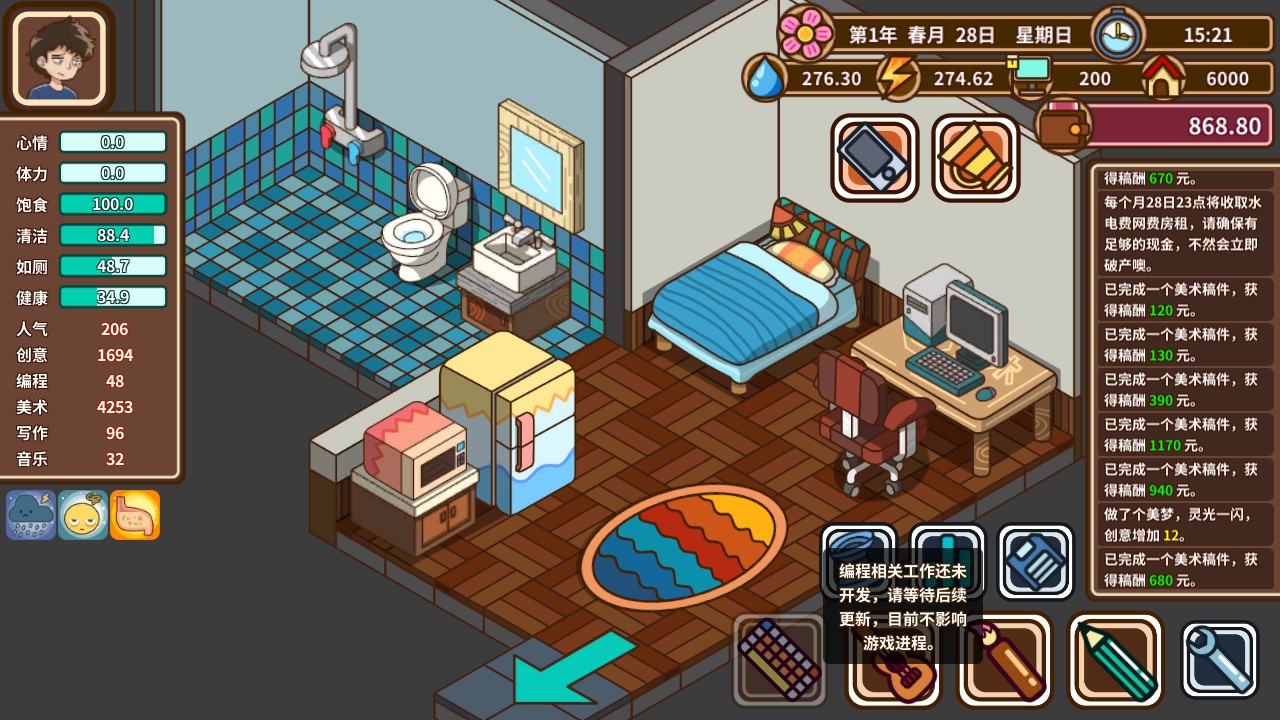Image resolution: width=1280 pixels, height=720 pixels.
Task: Click the red house rent icon
Action: [x=1161, y=78]
